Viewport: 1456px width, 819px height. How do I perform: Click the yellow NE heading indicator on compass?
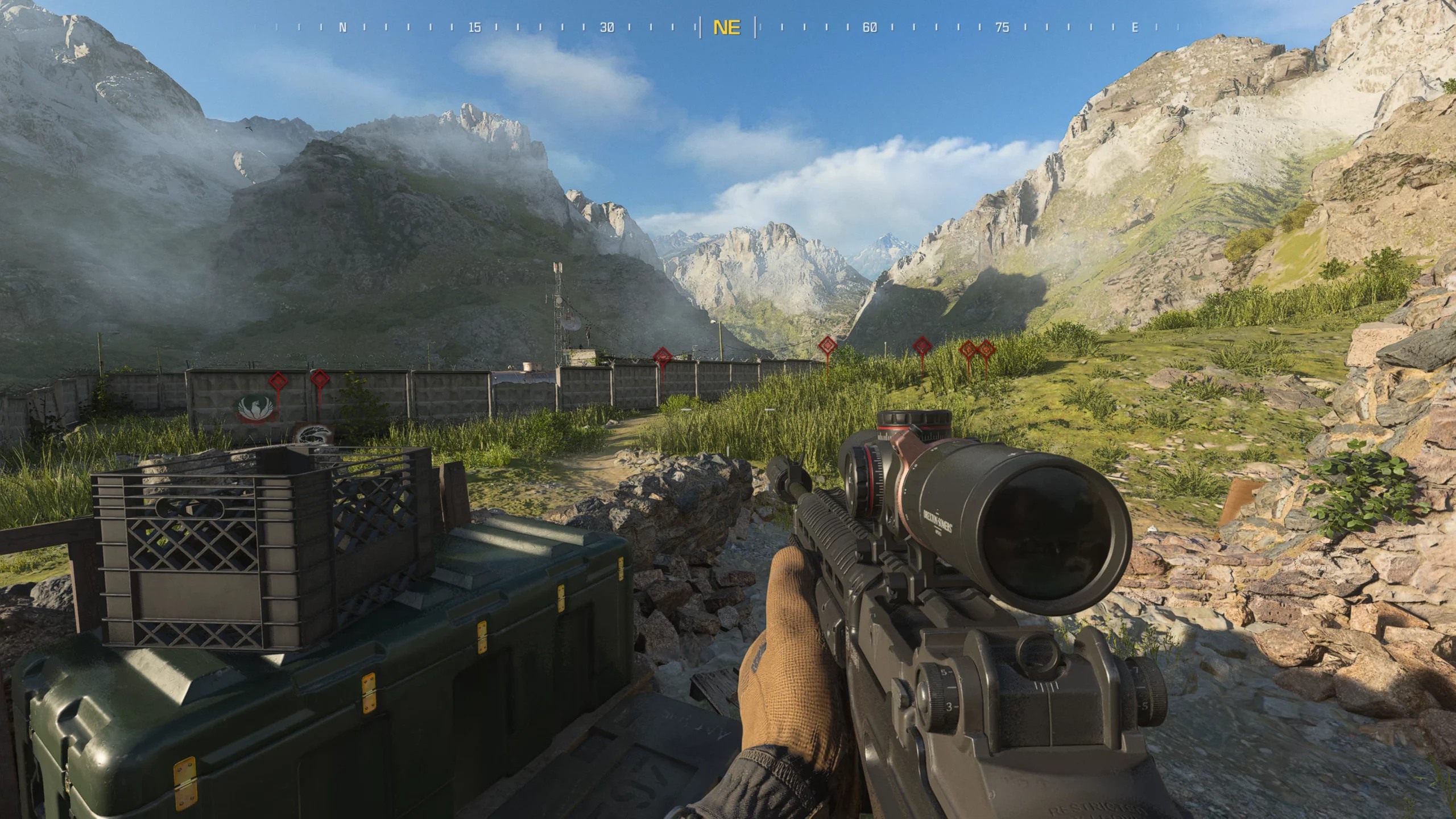[x=727, y=26]
